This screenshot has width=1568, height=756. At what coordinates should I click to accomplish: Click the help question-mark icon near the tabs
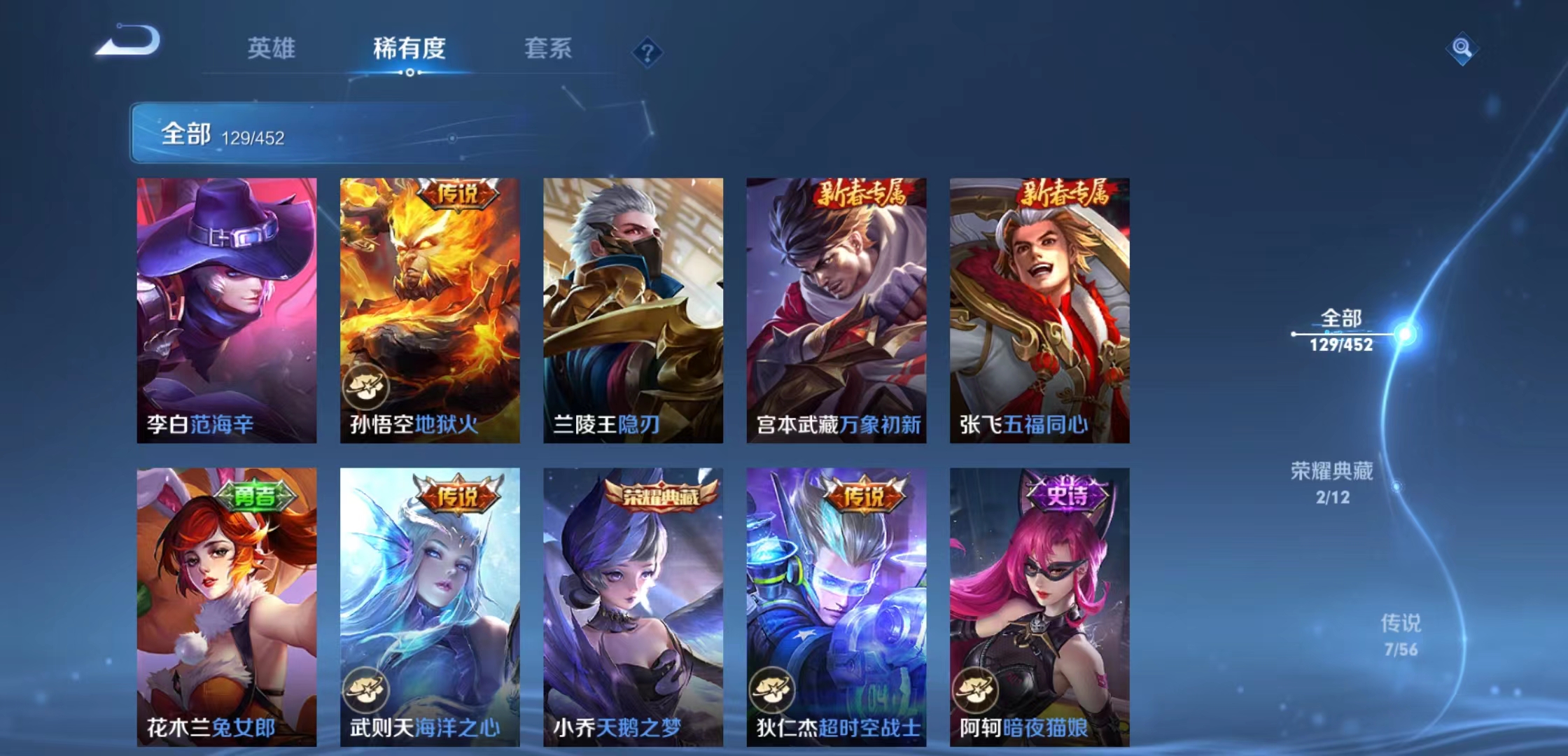[x=648, y=52]
